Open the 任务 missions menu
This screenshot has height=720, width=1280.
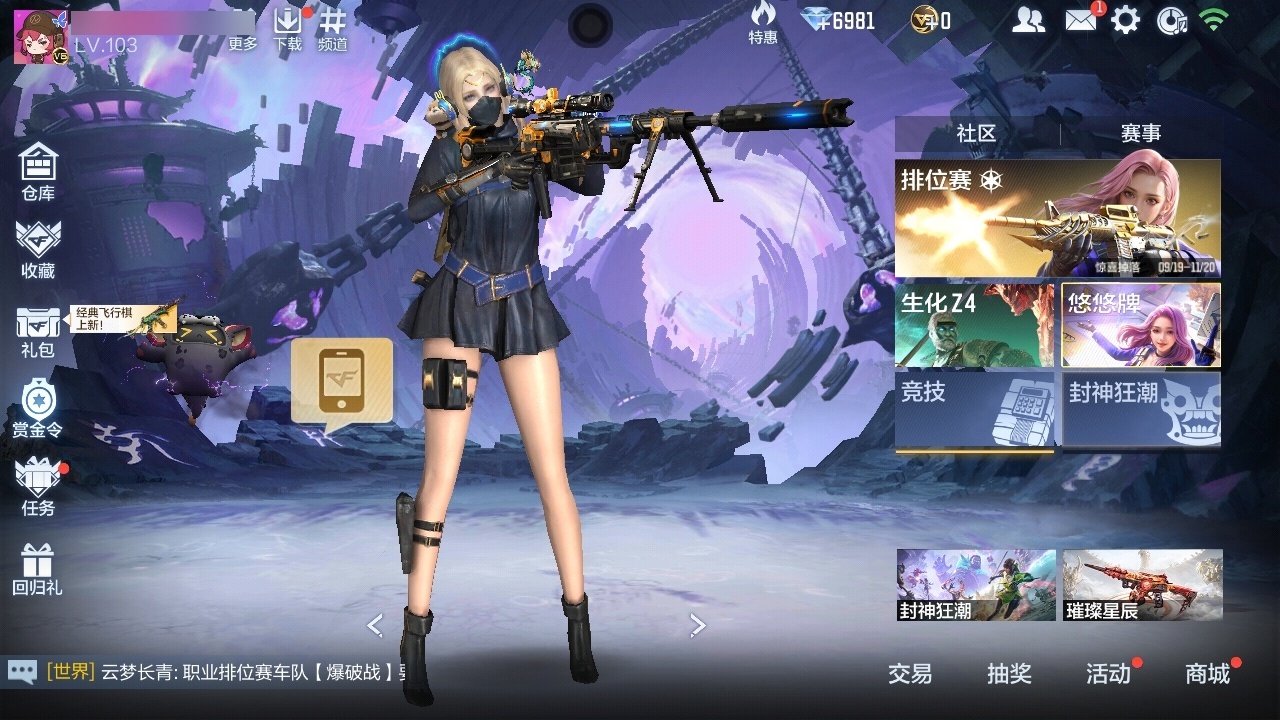coord(38,487)
